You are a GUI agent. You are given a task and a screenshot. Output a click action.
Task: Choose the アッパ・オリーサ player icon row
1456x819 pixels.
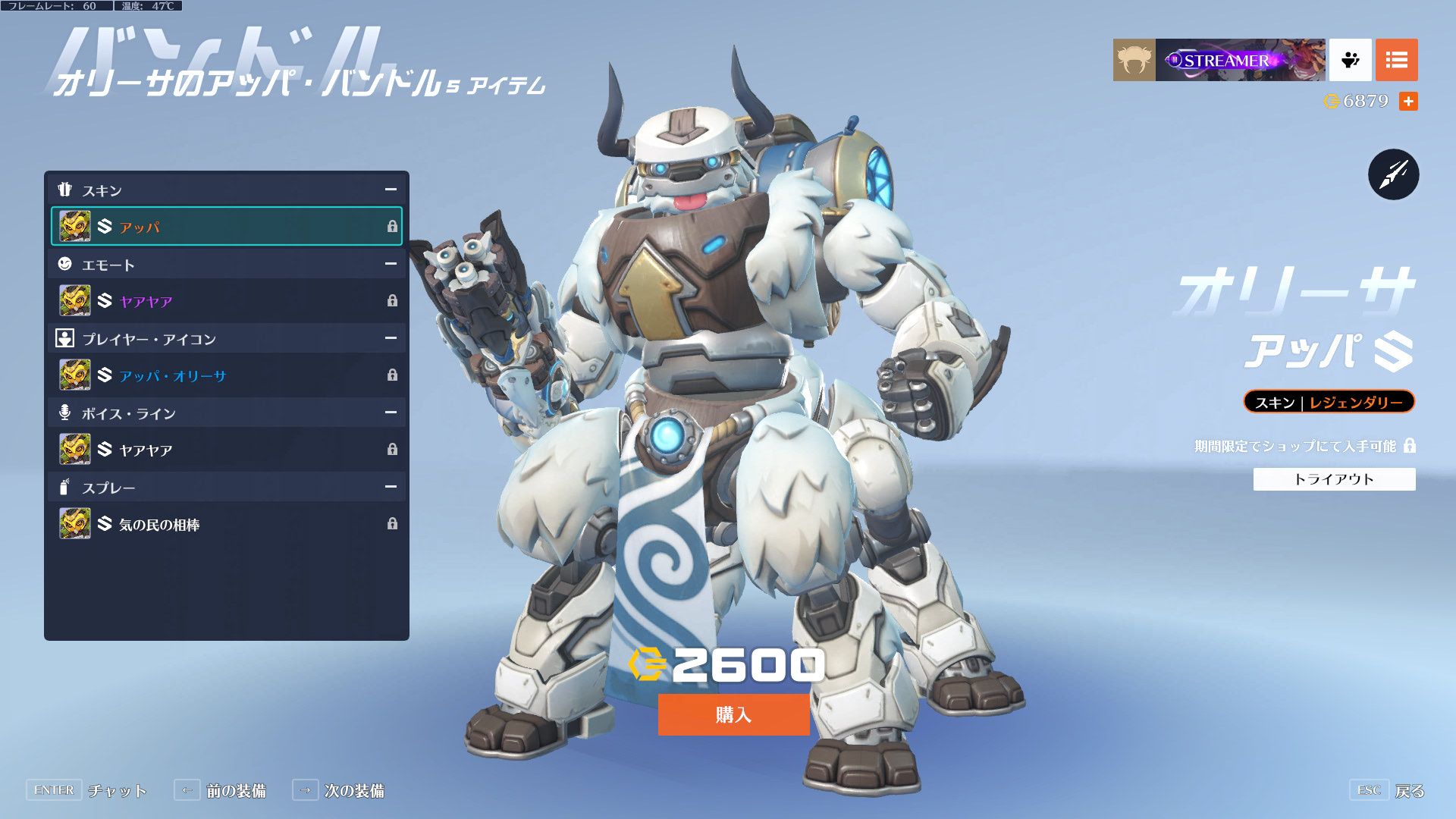click(226, 375)
